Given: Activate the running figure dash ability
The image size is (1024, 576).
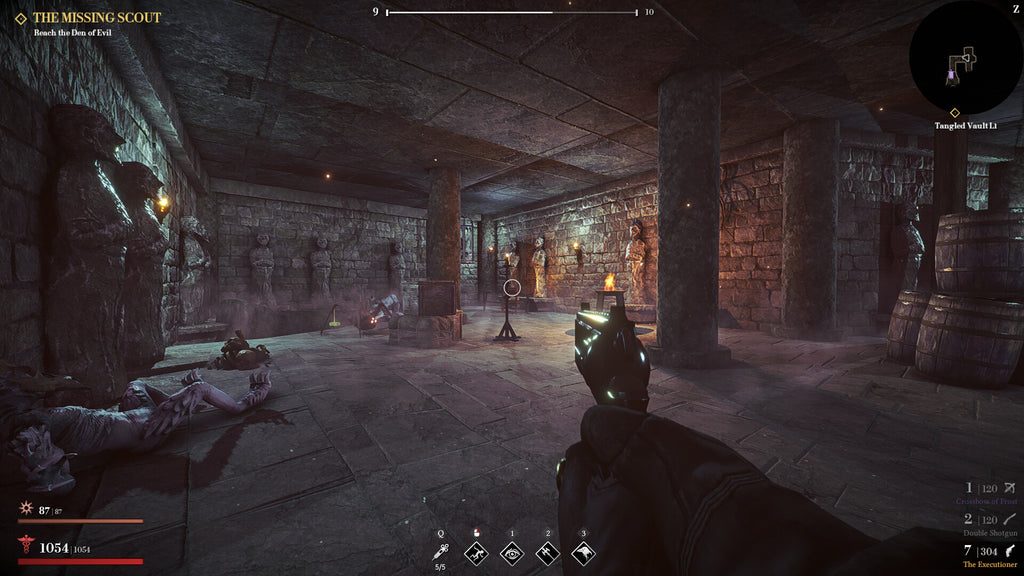Looking at the screenshot, I should click(477, 552).
